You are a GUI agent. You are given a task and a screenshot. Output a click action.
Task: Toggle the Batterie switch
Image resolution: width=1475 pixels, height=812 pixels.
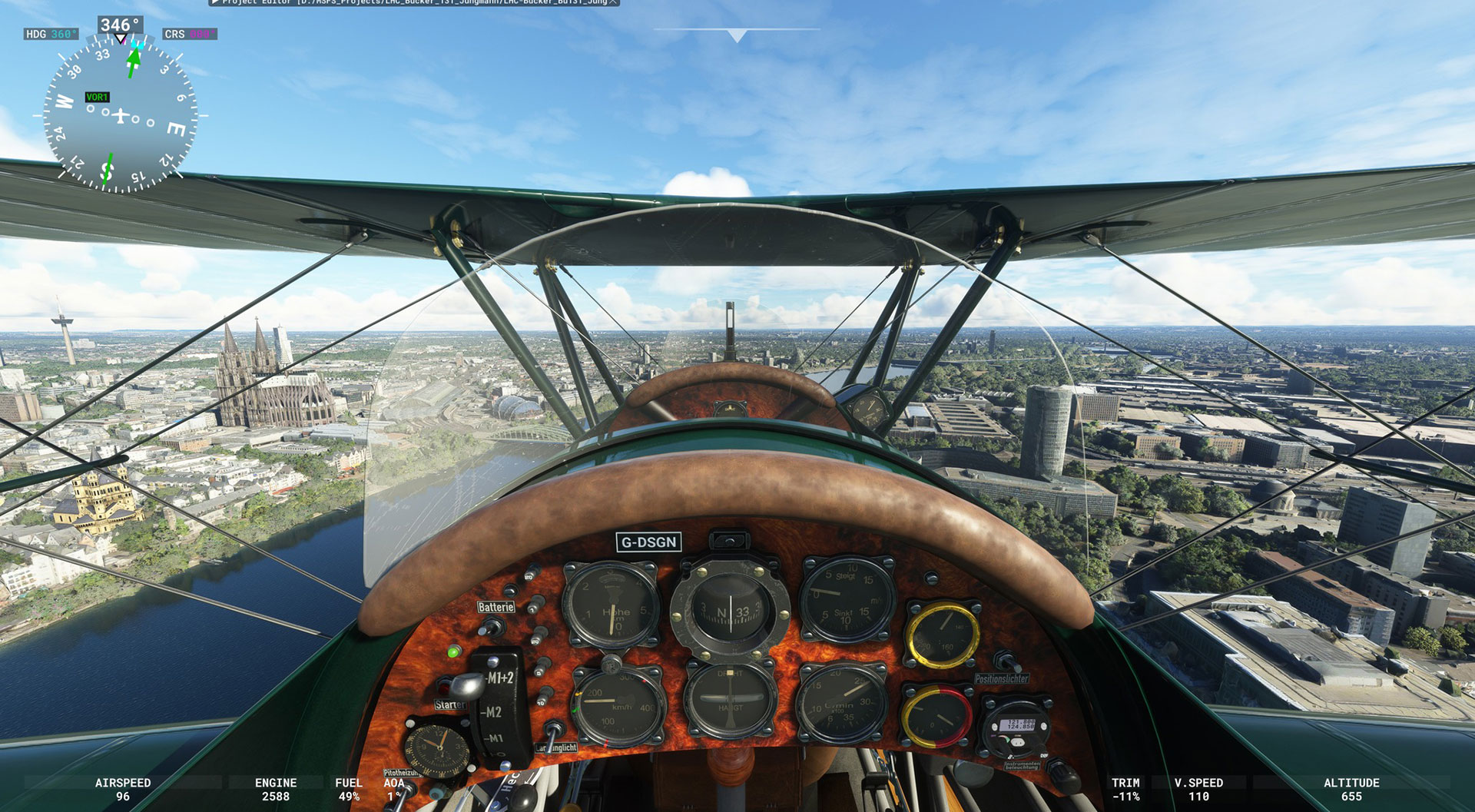point(489,626)
